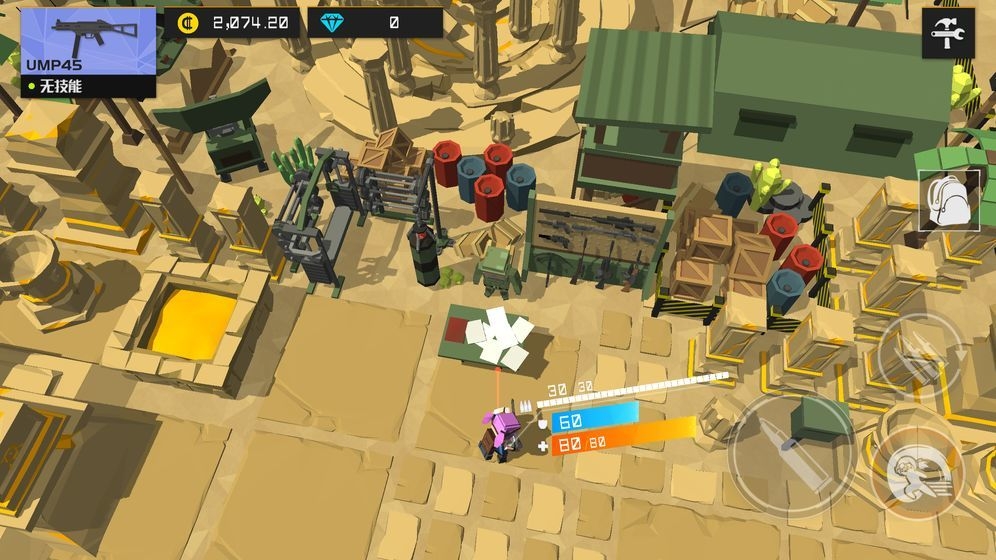Screen dimensions: 996x560
Task: Tap the diamond gem currency counter
Action: click(x=375, y=22)
